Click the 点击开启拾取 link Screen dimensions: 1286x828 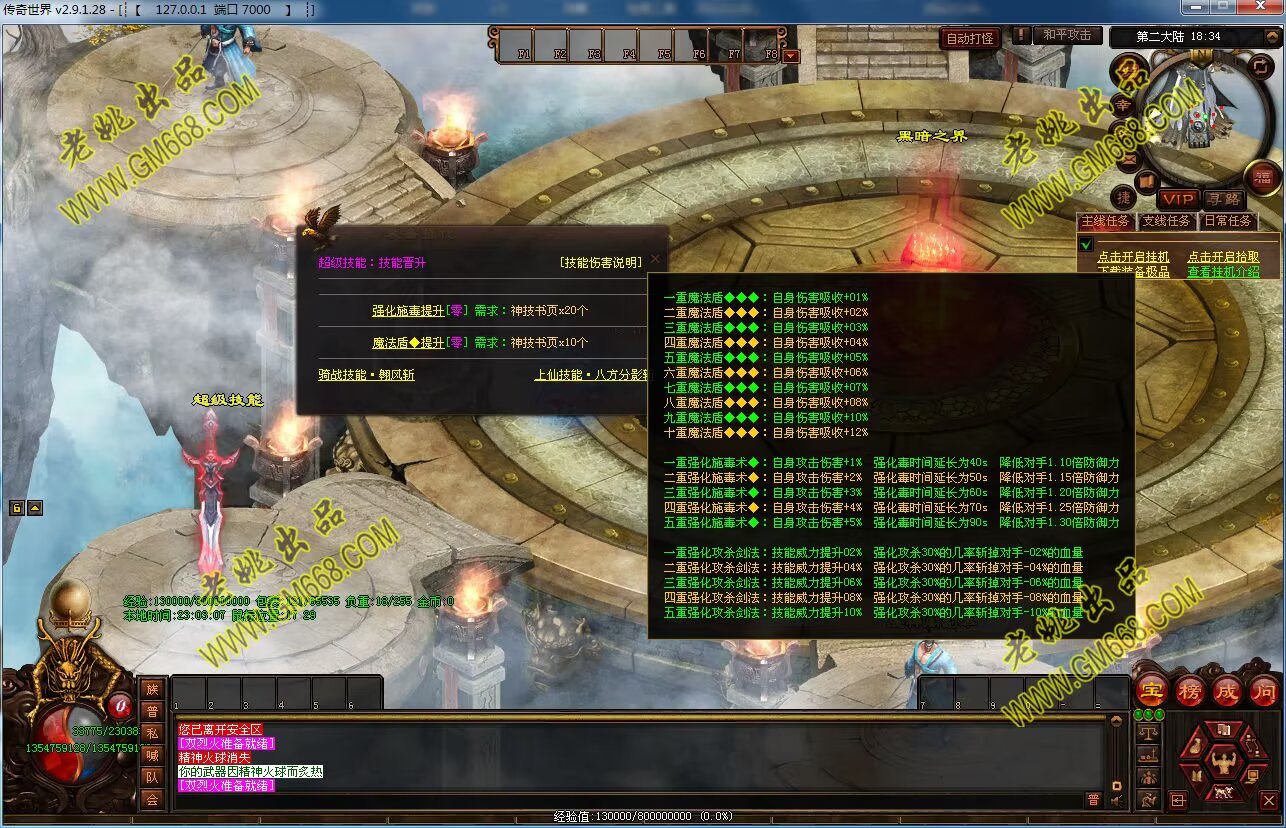1223,257
